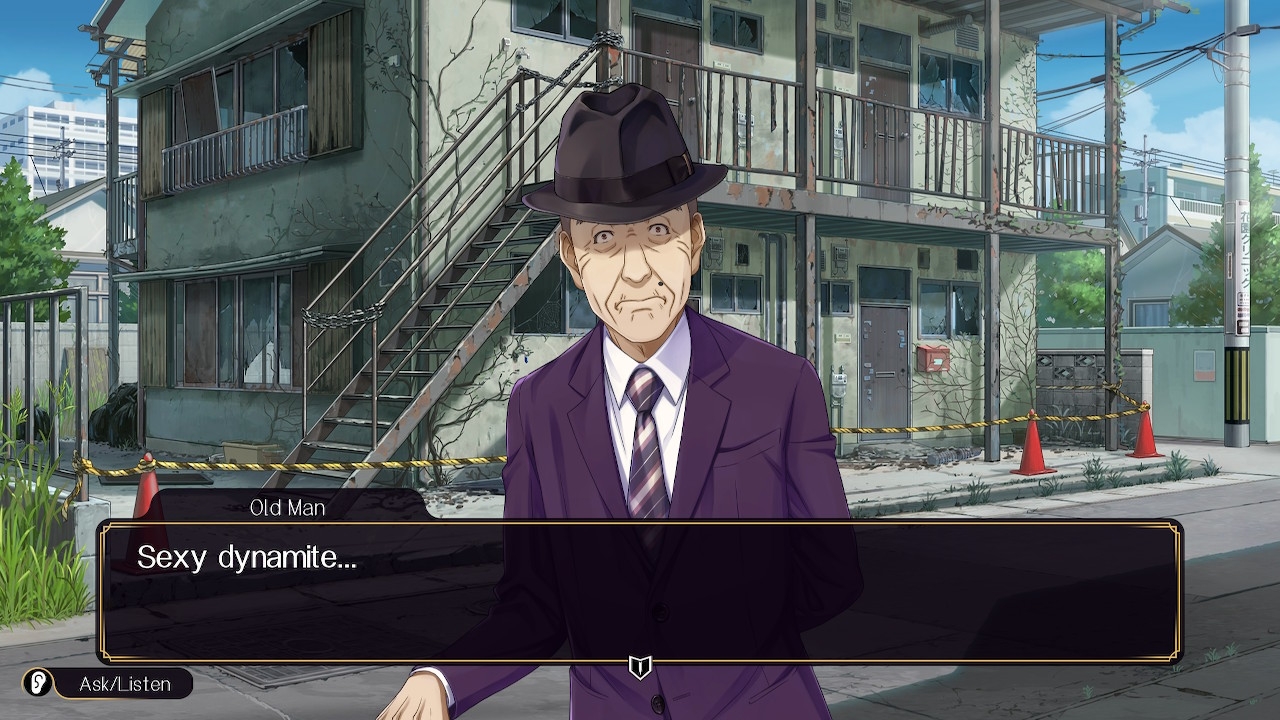
Task: Select the Ask/Listen command button
Action: pyautogui.click(x=108, y=684)
